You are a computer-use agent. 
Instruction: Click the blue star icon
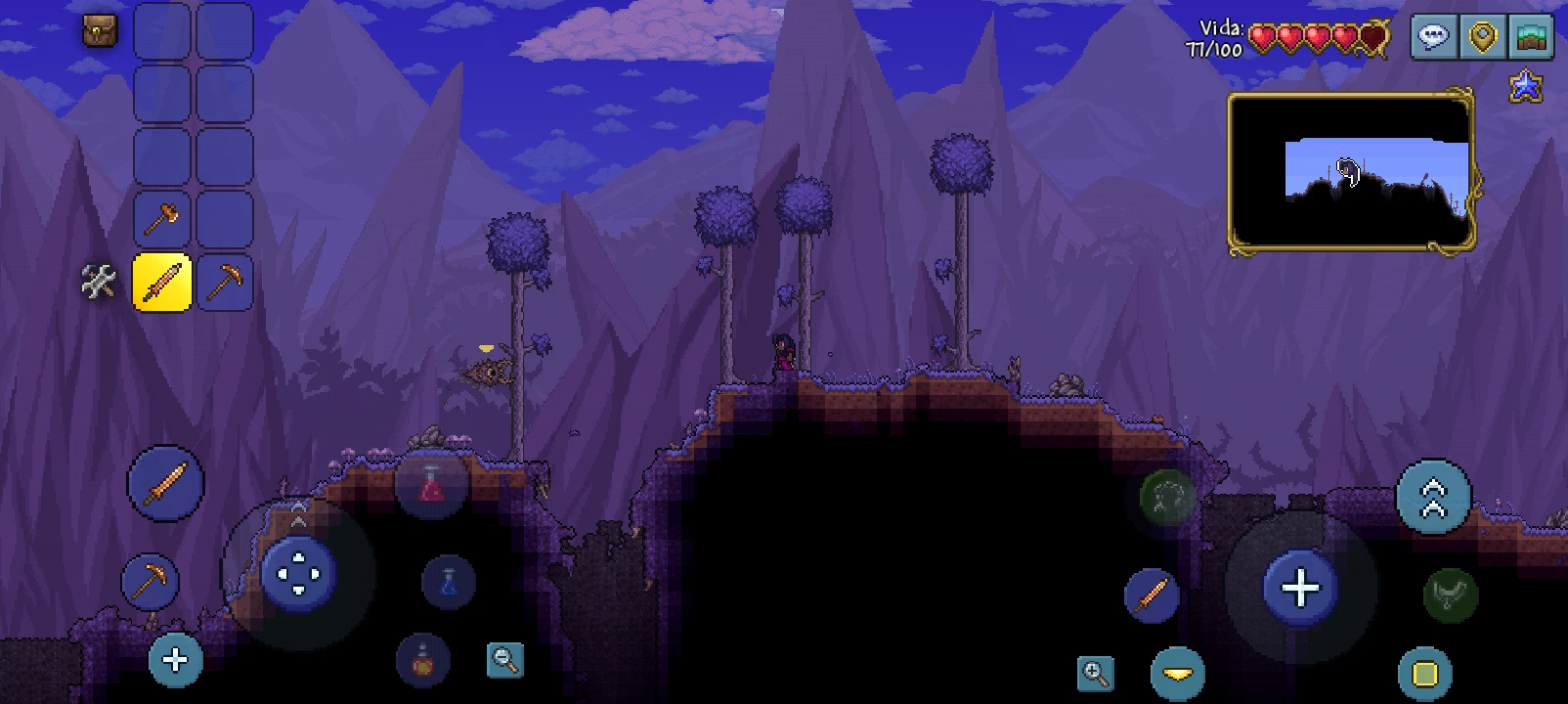pyautogui.click(x=1525, y=87)
